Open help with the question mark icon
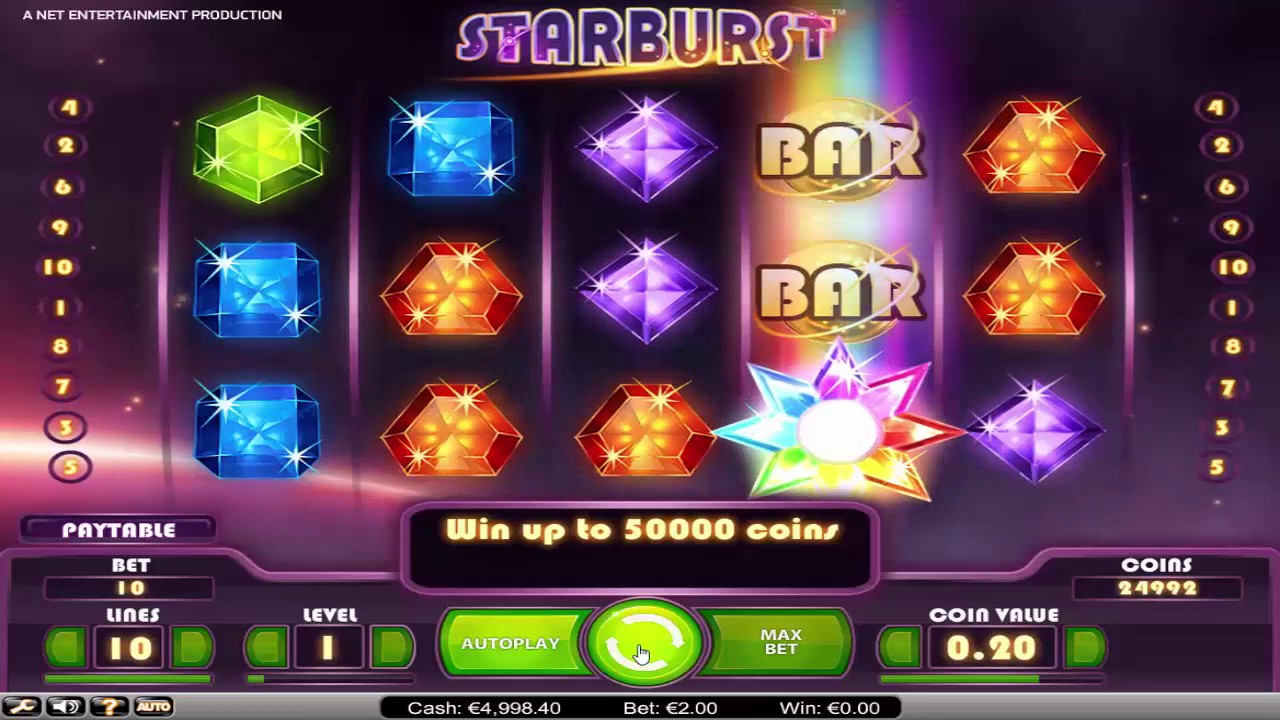This screenshot has height=720, width=1280. coord(110,707)
